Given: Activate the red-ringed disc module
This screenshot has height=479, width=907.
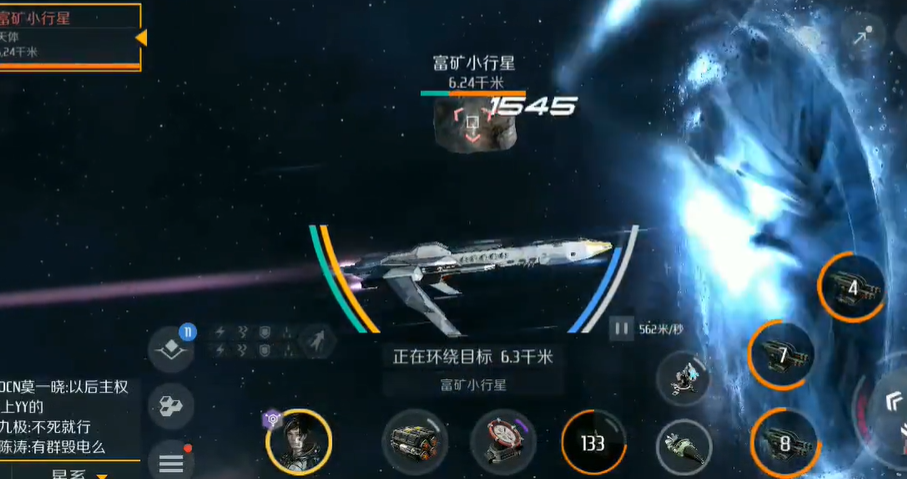Looking at the screenshot, I should 503,442.
